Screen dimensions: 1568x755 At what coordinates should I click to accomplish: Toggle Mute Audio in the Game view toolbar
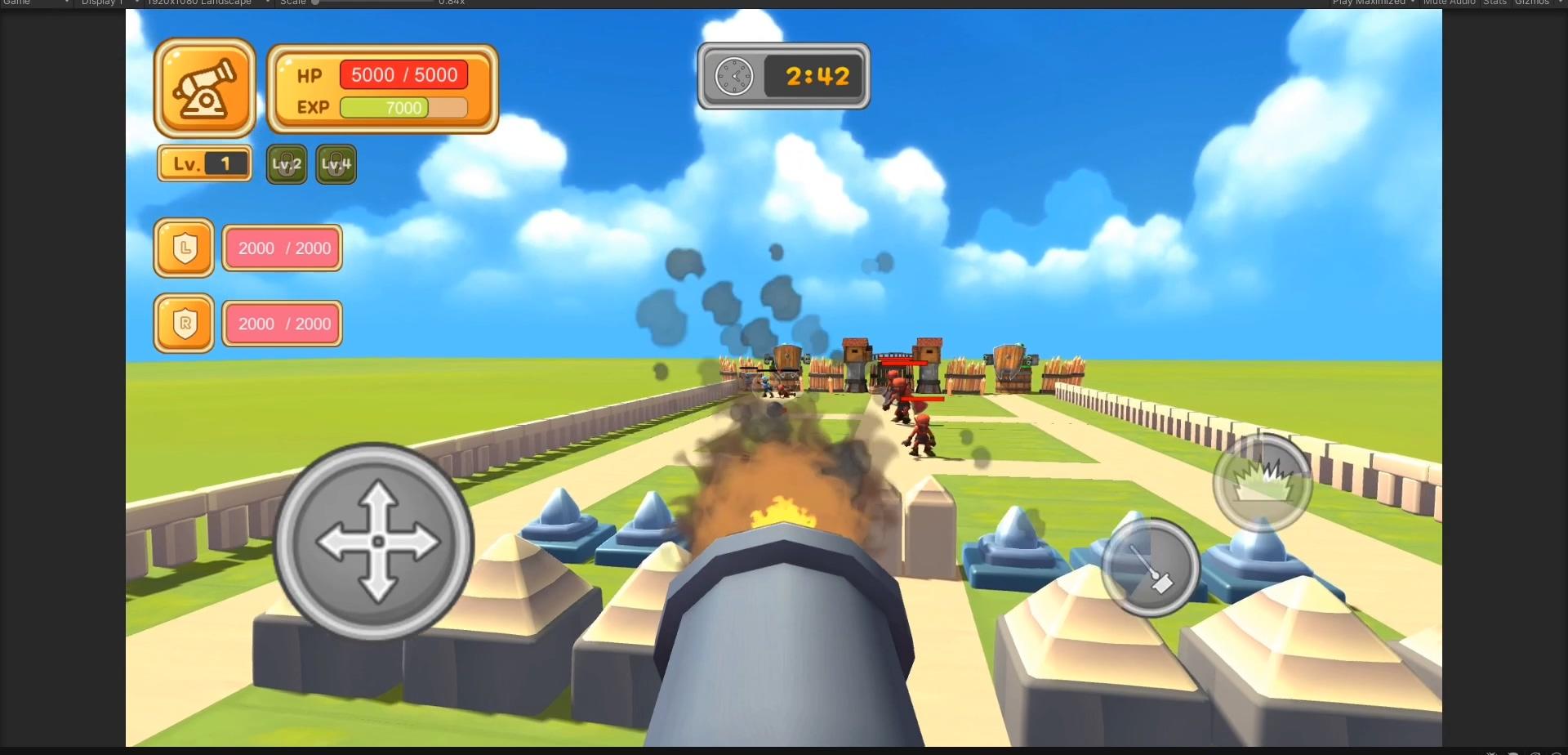coord(1449,2)
